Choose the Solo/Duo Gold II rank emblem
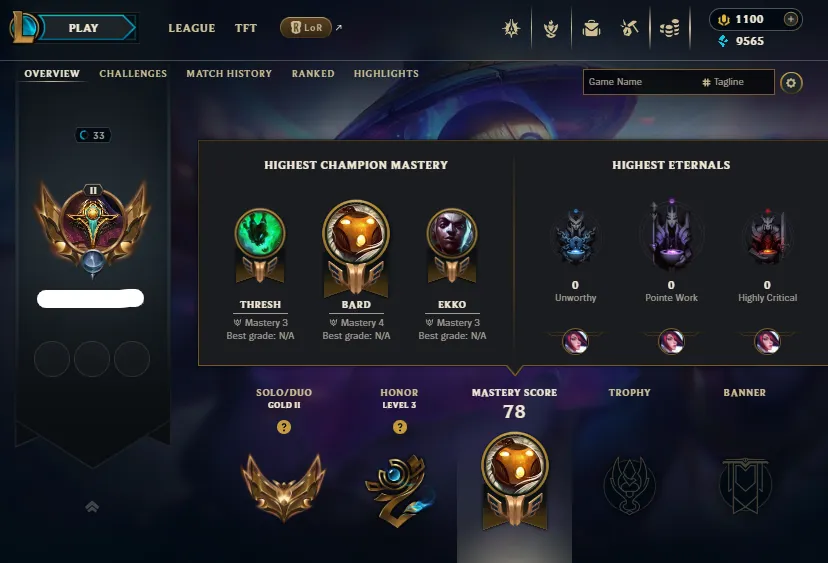Viewport: 828px width, 563px height. pos(284,486)
